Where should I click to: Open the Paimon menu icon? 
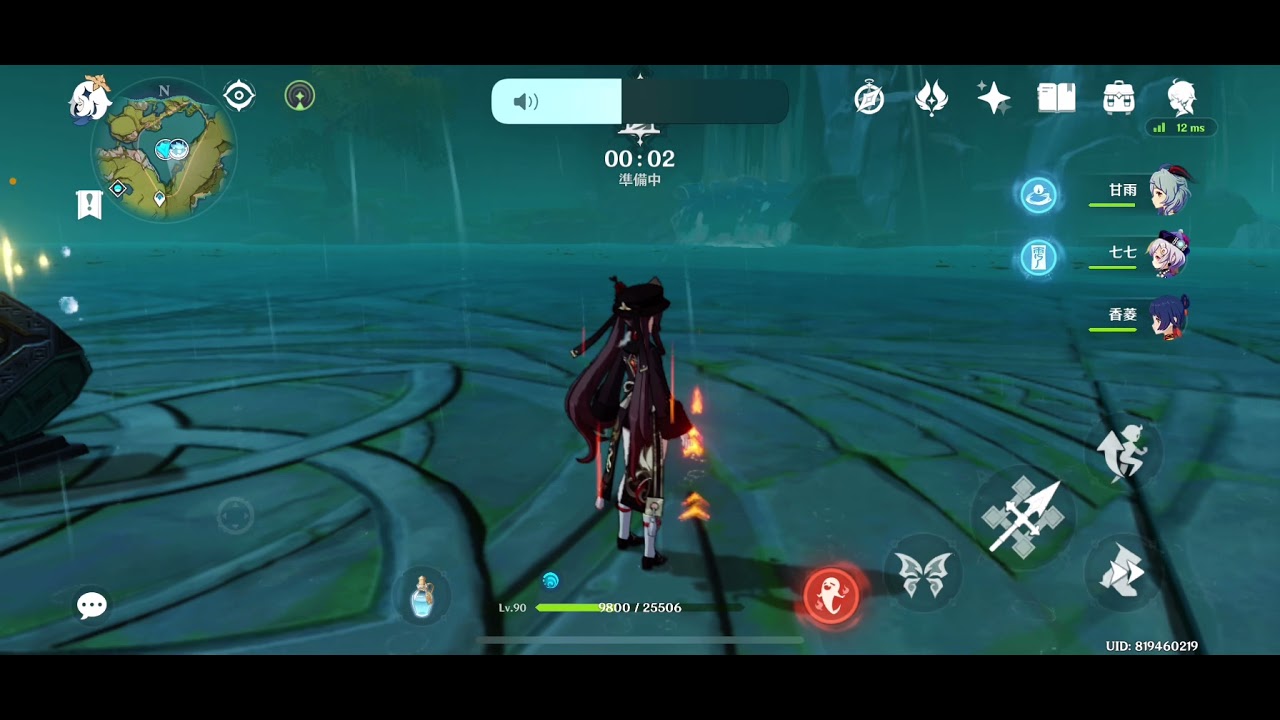coord(88,99)
